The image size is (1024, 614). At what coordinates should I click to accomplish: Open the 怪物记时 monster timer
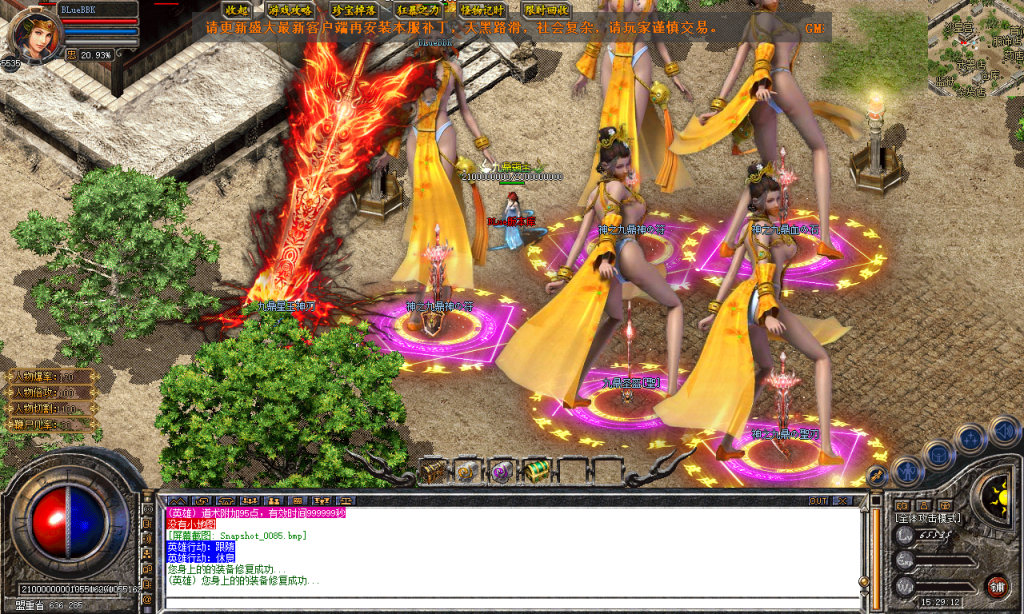(481, 10)
